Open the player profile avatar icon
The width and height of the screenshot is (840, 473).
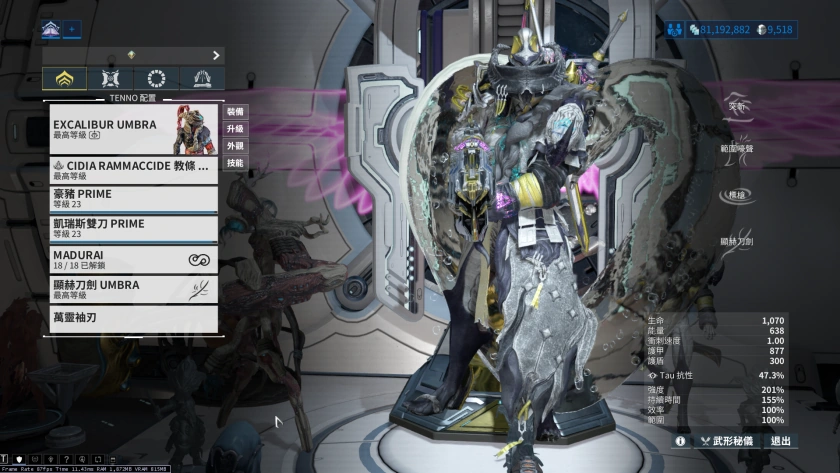tap(51, 30)
